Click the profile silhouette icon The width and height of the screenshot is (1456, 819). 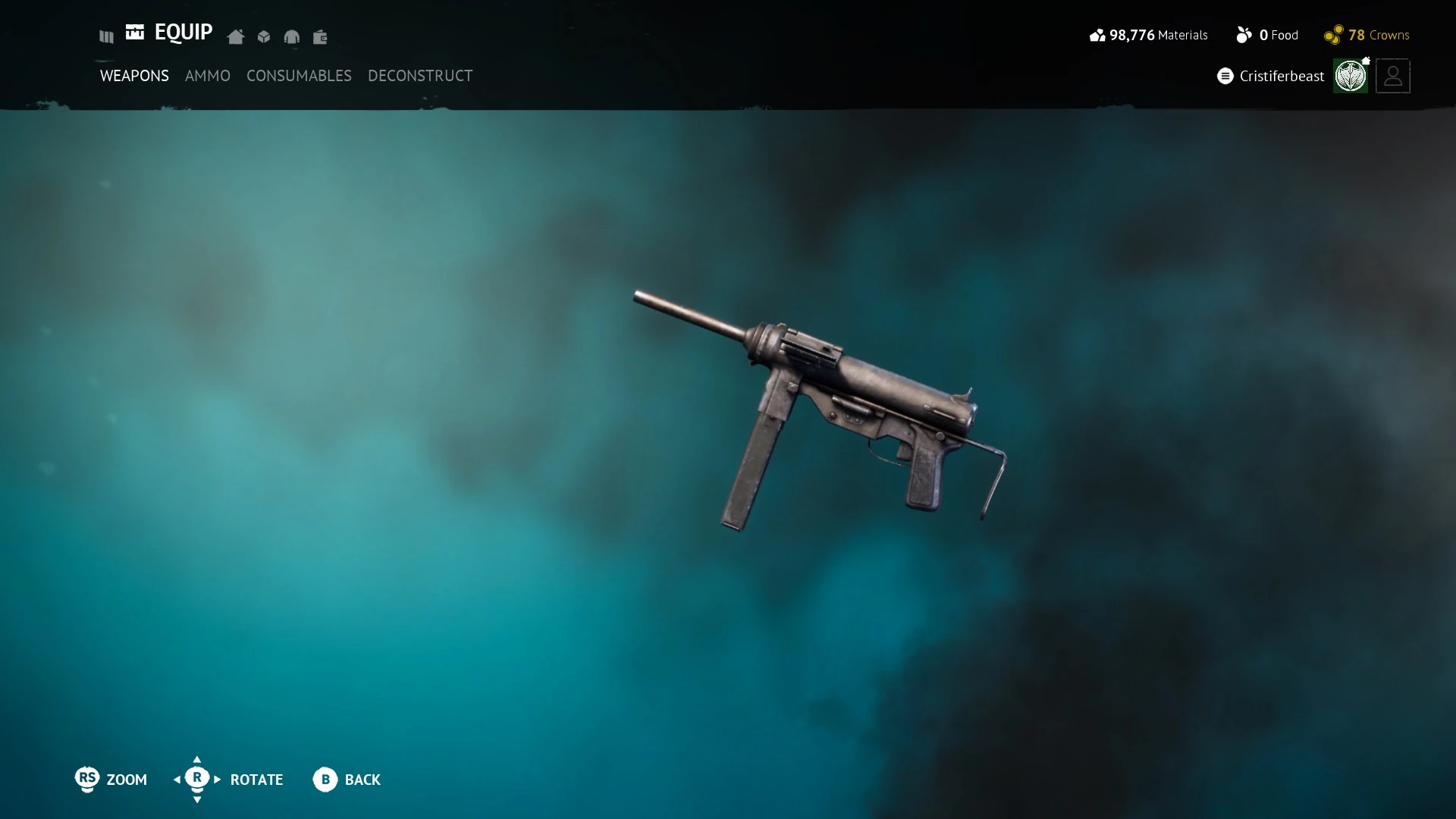coord(1392,76)
